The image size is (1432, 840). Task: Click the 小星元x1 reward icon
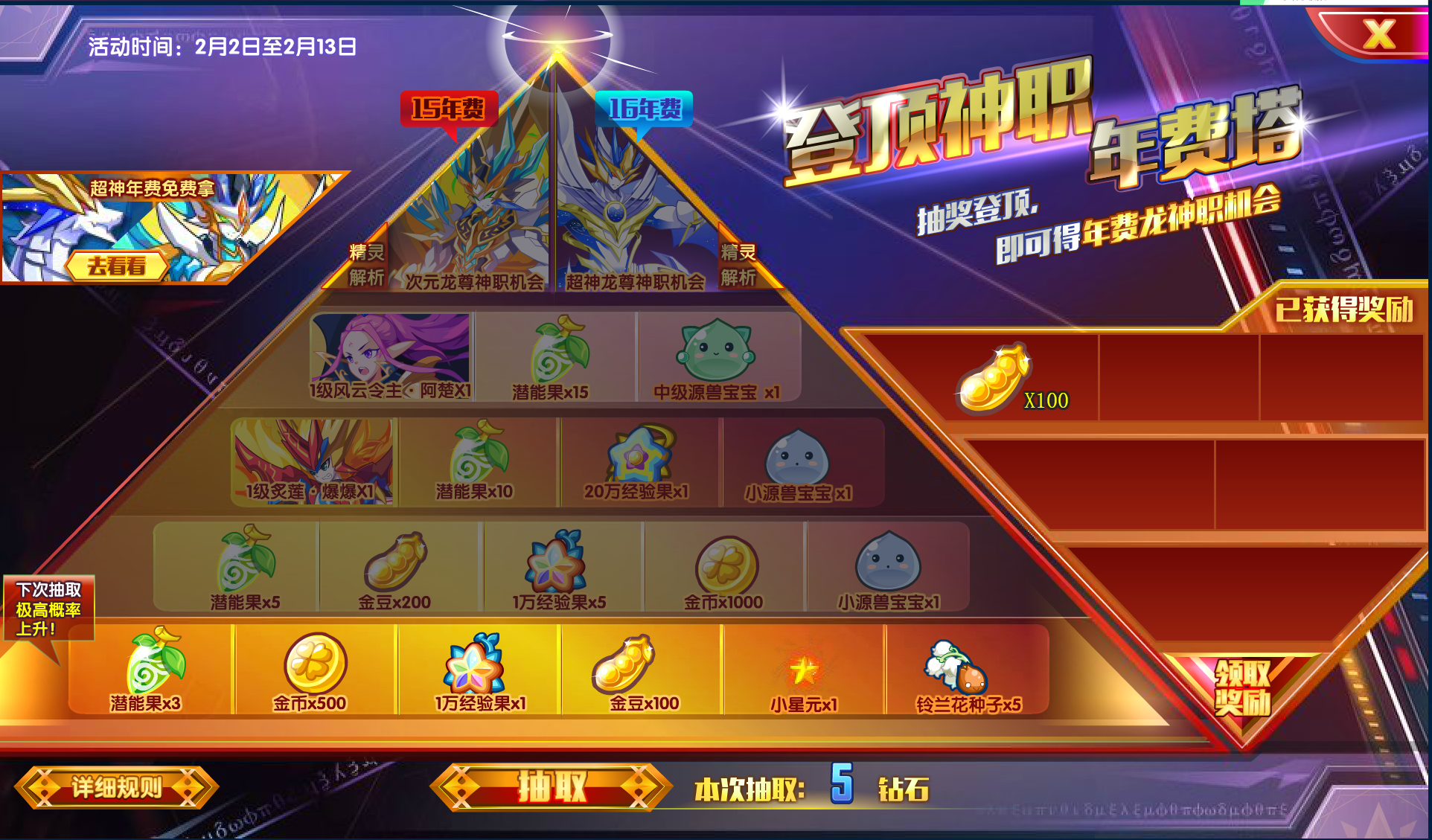[x=800, y=668]
